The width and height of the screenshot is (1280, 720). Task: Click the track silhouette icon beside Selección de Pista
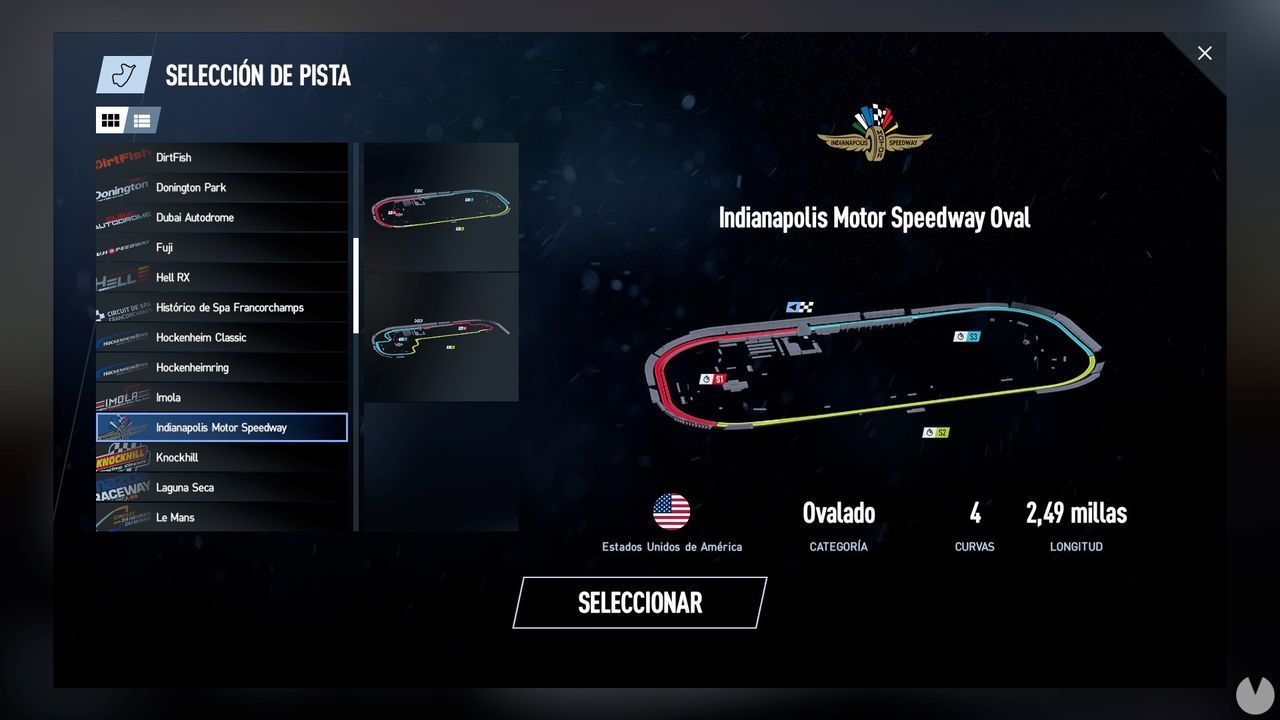click(x=122, y=74)
